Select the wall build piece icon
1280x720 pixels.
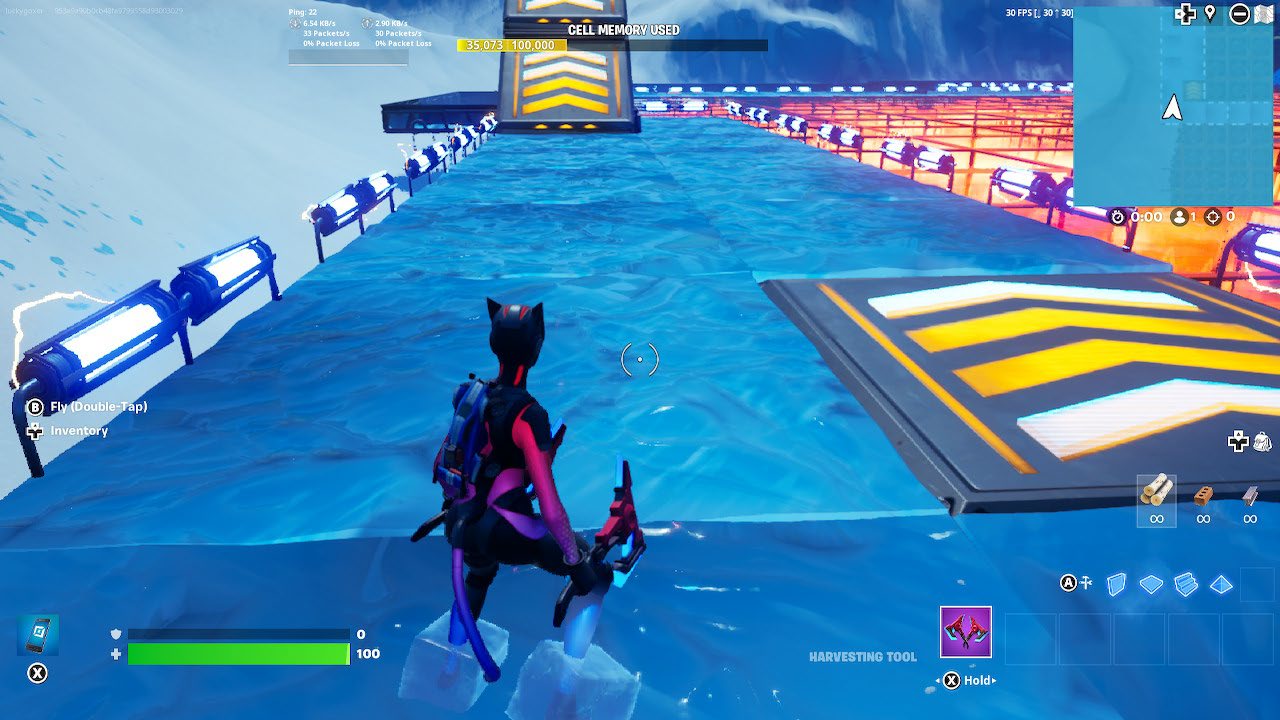[x=1116, y=585]
